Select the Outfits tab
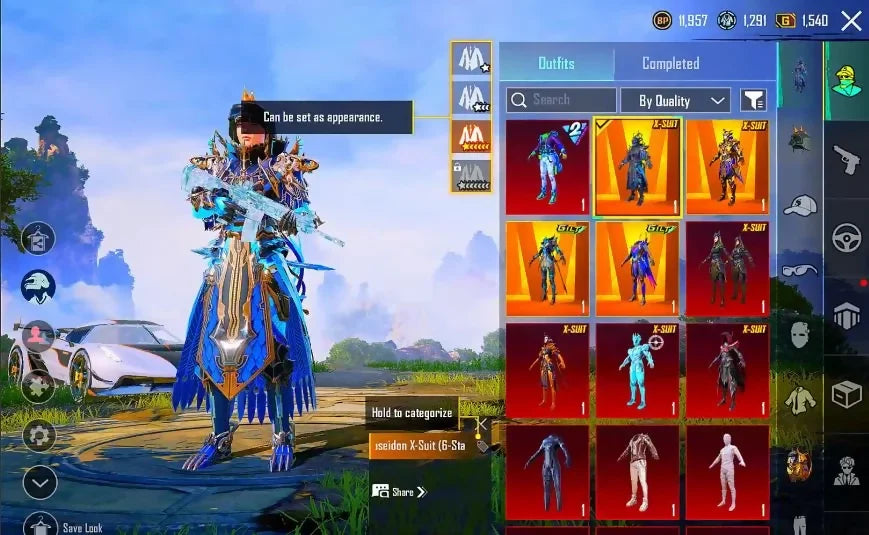Viewport: 869px width, 535px height. click(x=556, y=63)
